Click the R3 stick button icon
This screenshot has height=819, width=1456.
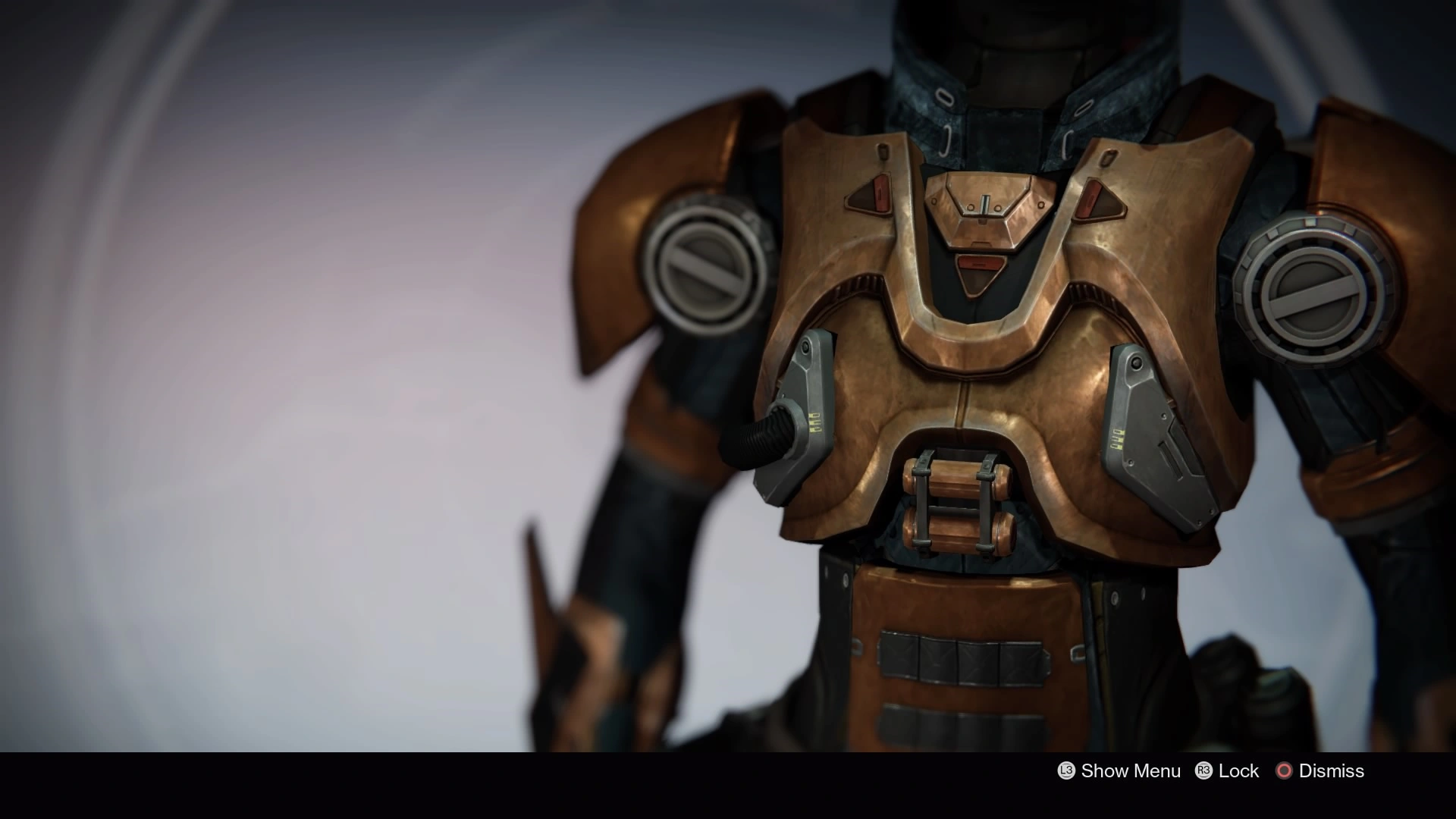pyautogui.click(x=1204, y=770)
